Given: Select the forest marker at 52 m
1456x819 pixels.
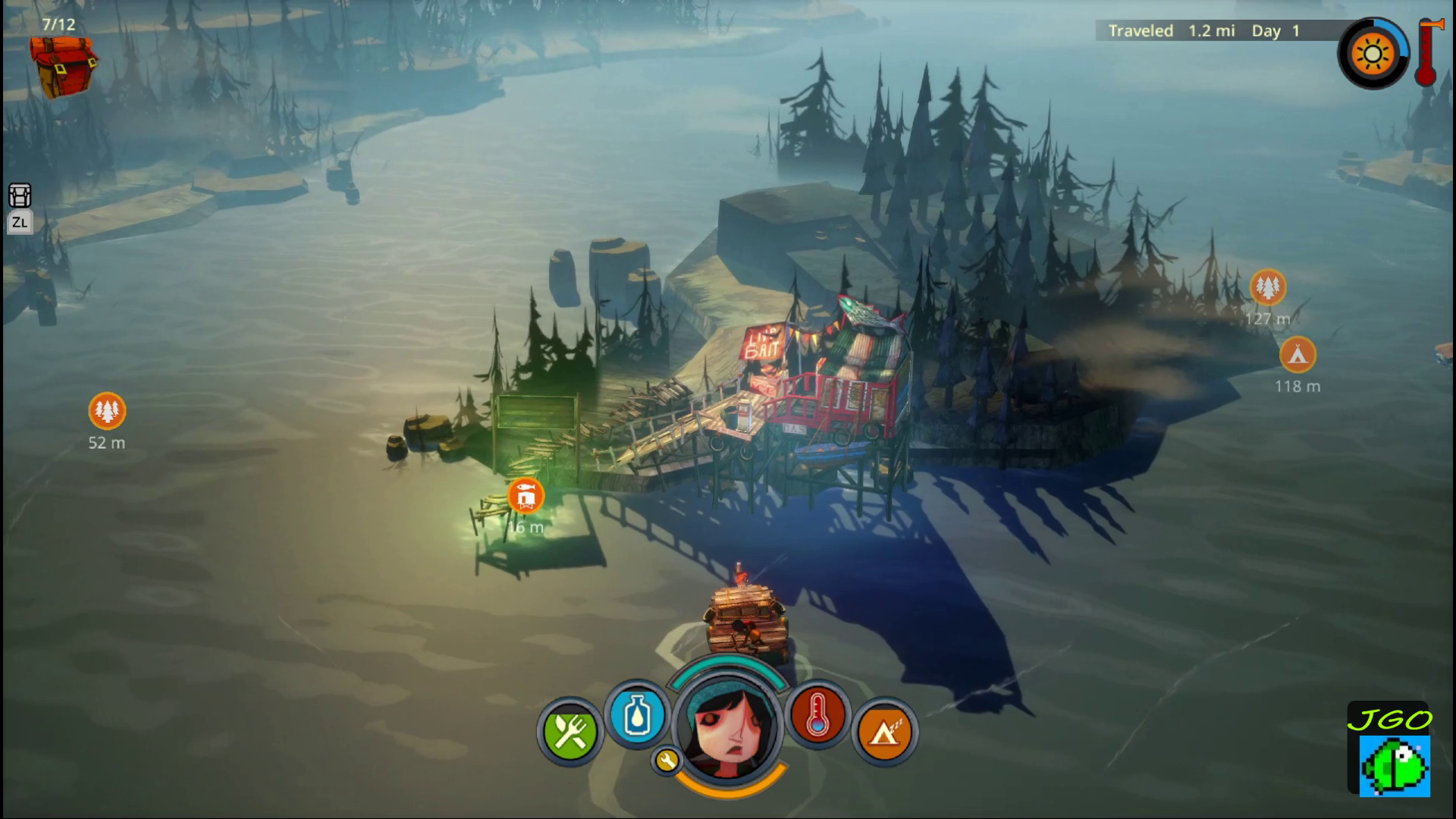Looking at the screenshot, I should [107, 411].
